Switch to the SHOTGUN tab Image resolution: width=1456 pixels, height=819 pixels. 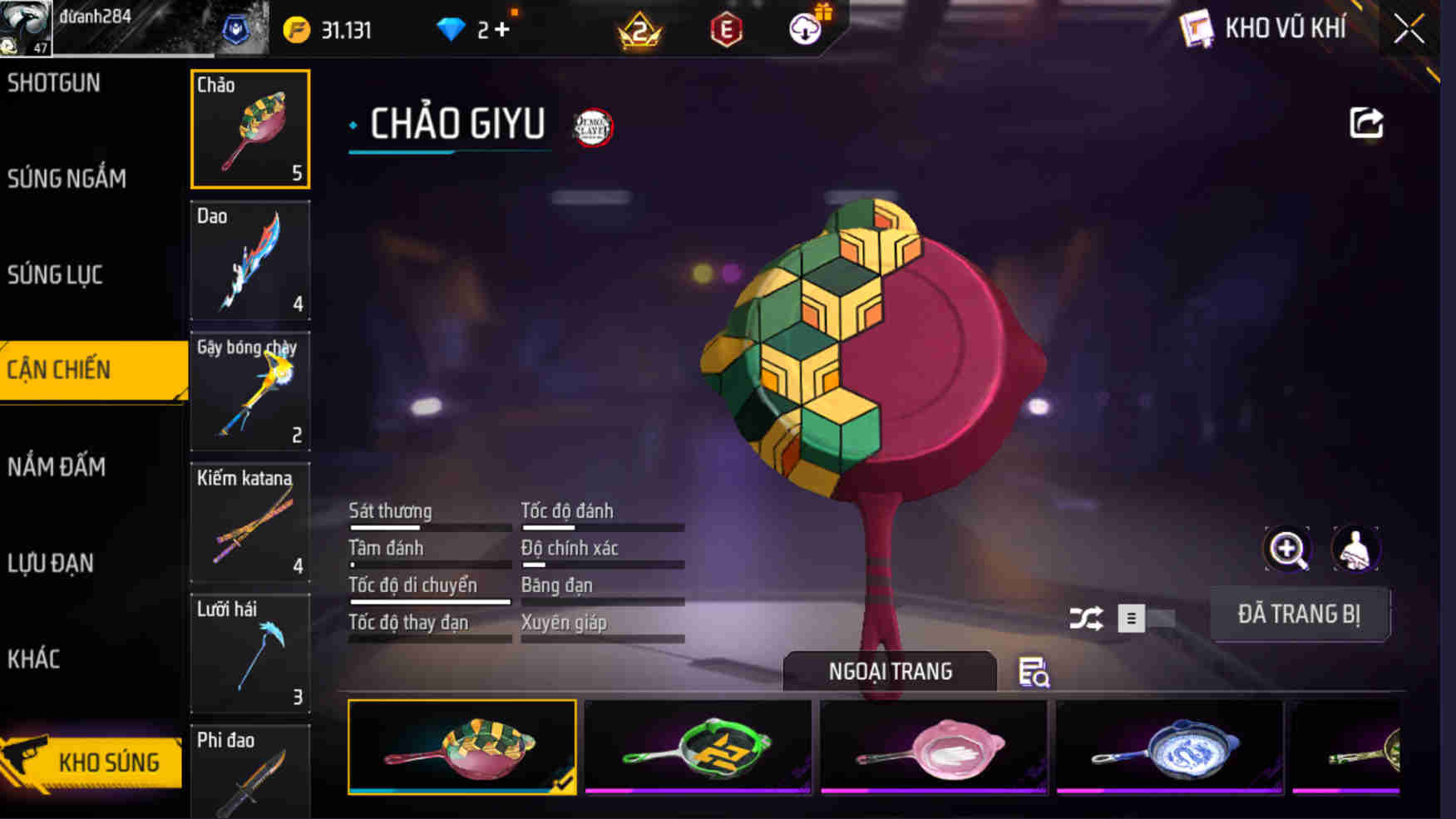coord(53,83)
